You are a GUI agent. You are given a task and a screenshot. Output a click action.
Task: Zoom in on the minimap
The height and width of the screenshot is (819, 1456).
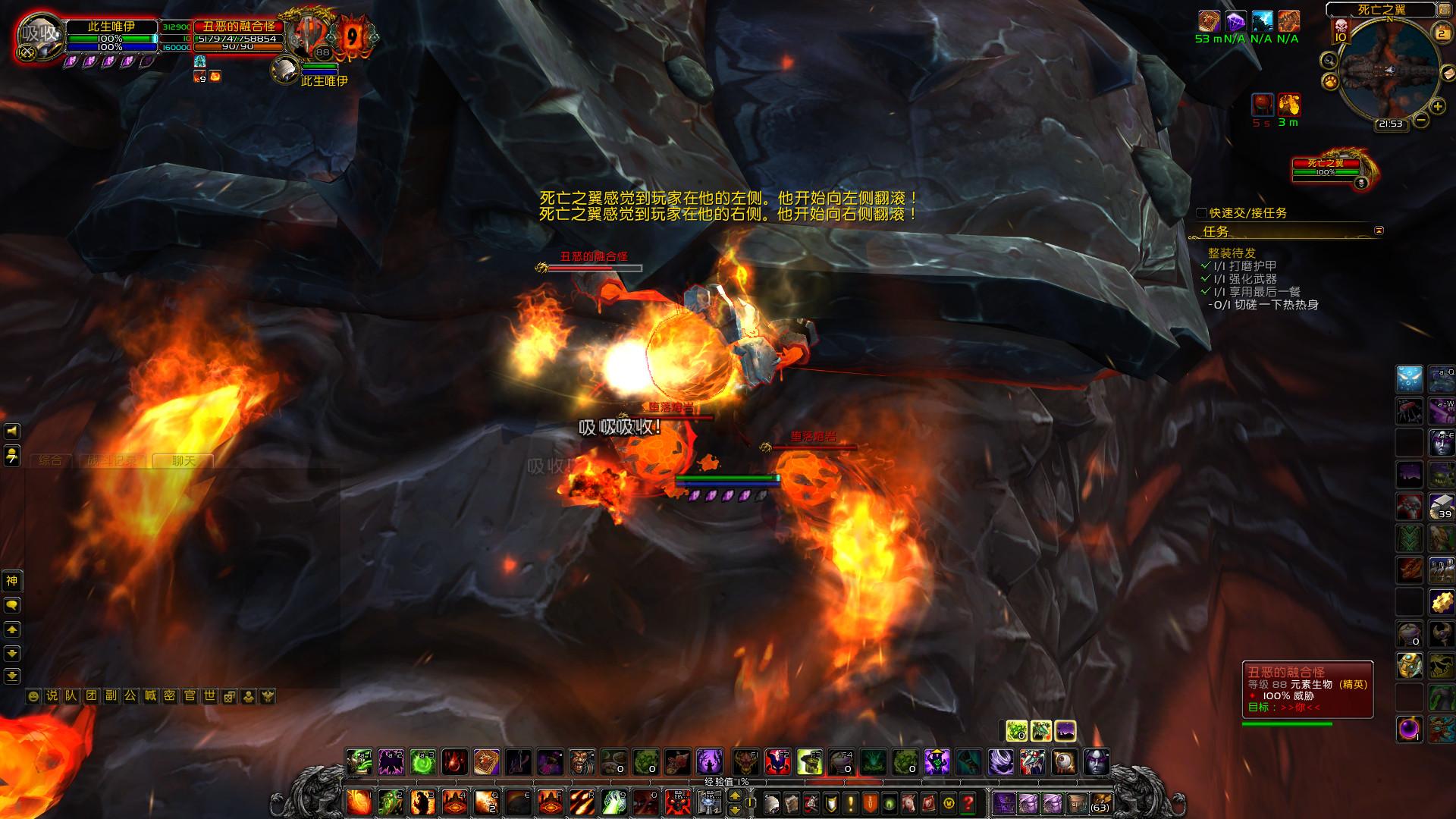(1438, 107)
